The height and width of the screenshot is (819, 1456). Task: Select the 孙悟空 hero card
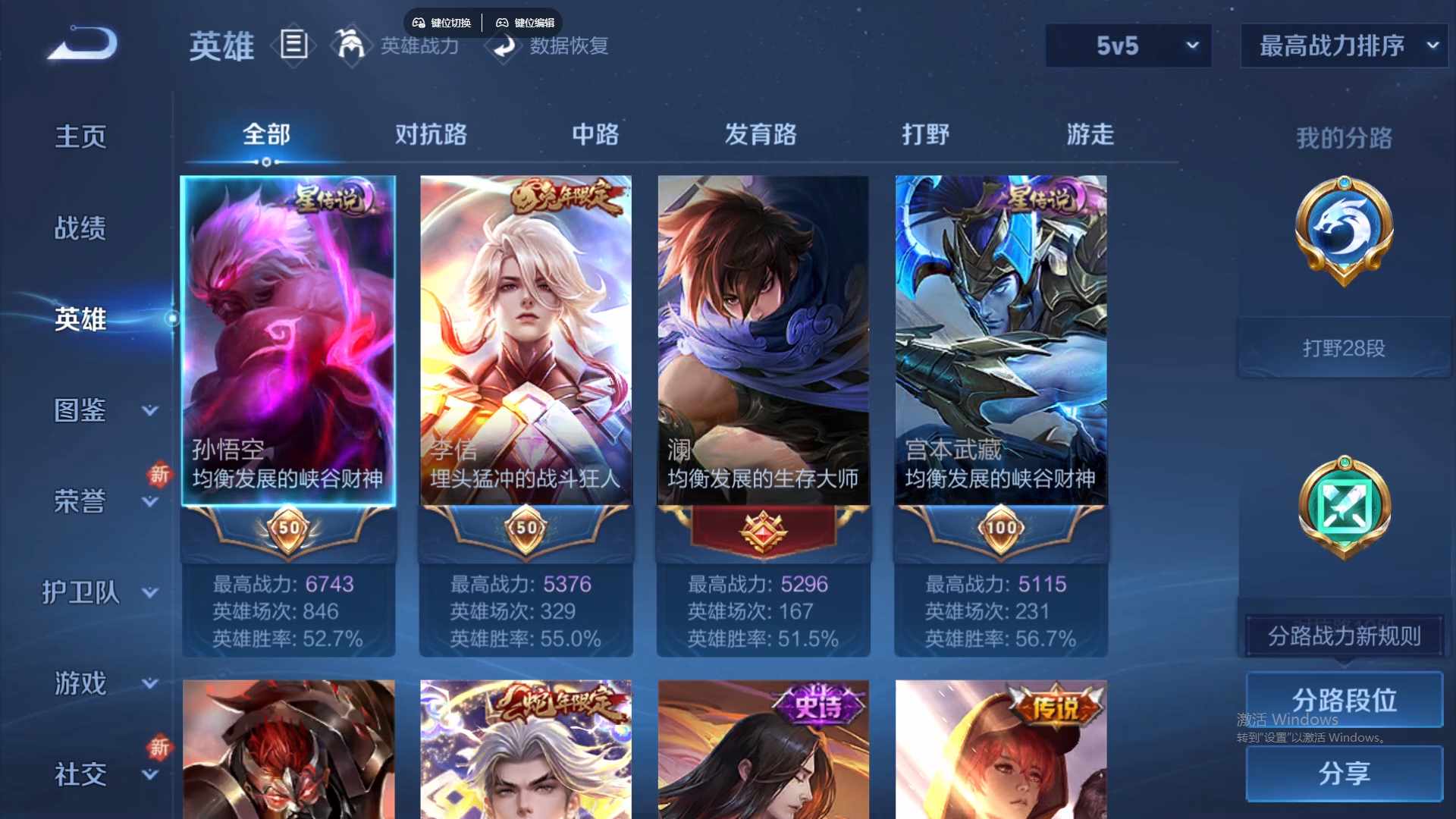point(287,341)
